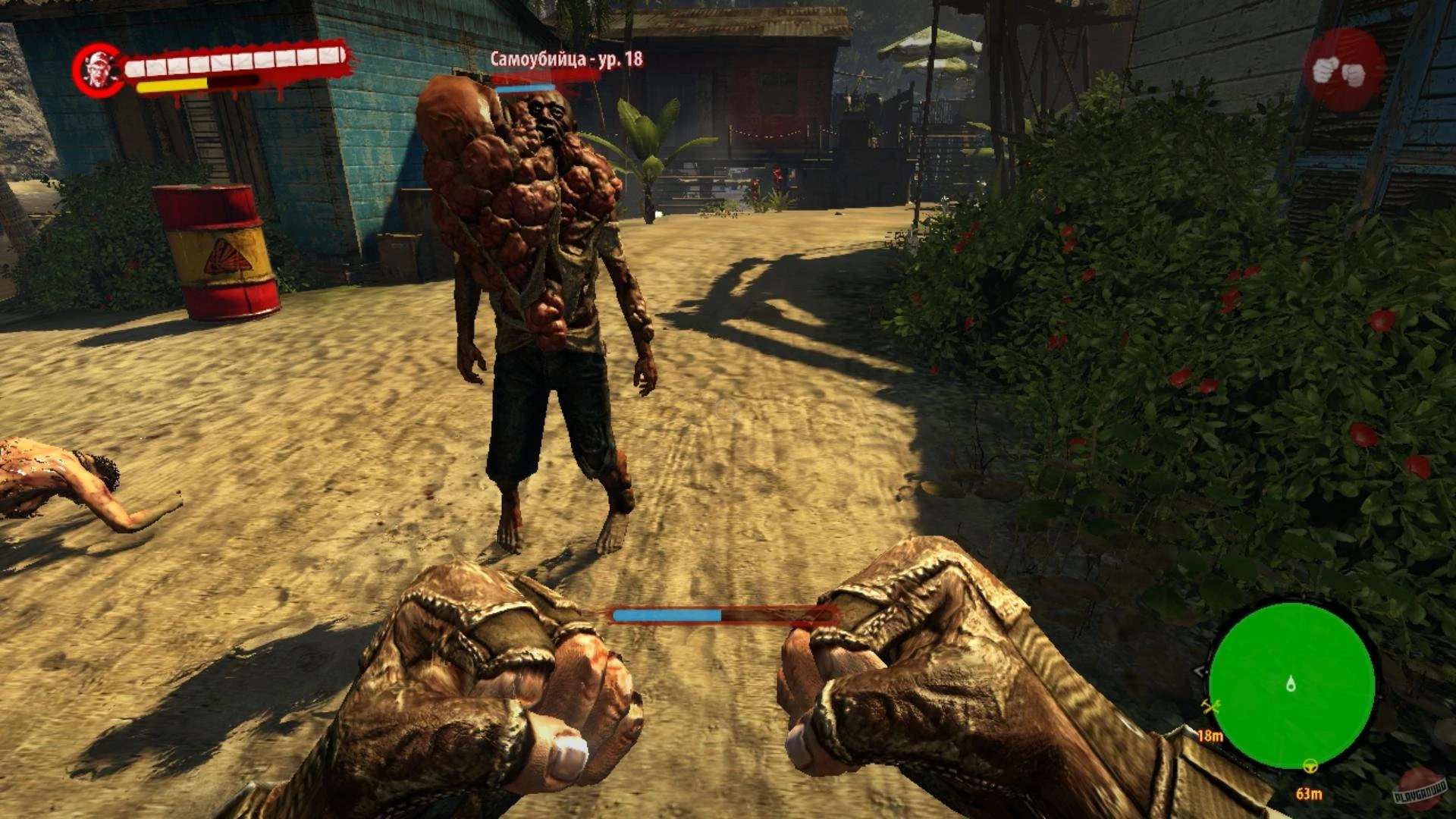Click the red fury meter under the portrait
1456x819 pixels.
coord(230,82)
